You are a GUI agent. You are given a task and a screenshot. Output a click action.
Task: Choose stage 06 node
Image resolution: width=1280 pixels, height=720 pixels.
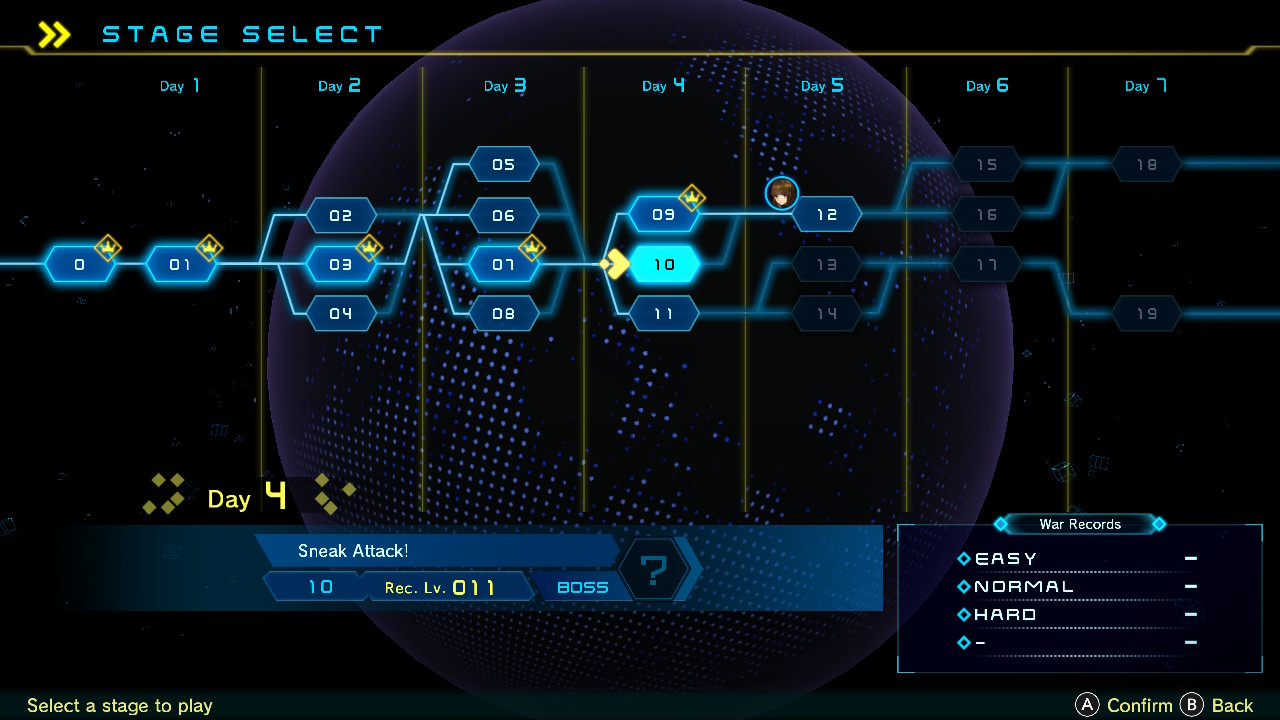(503, 215)
